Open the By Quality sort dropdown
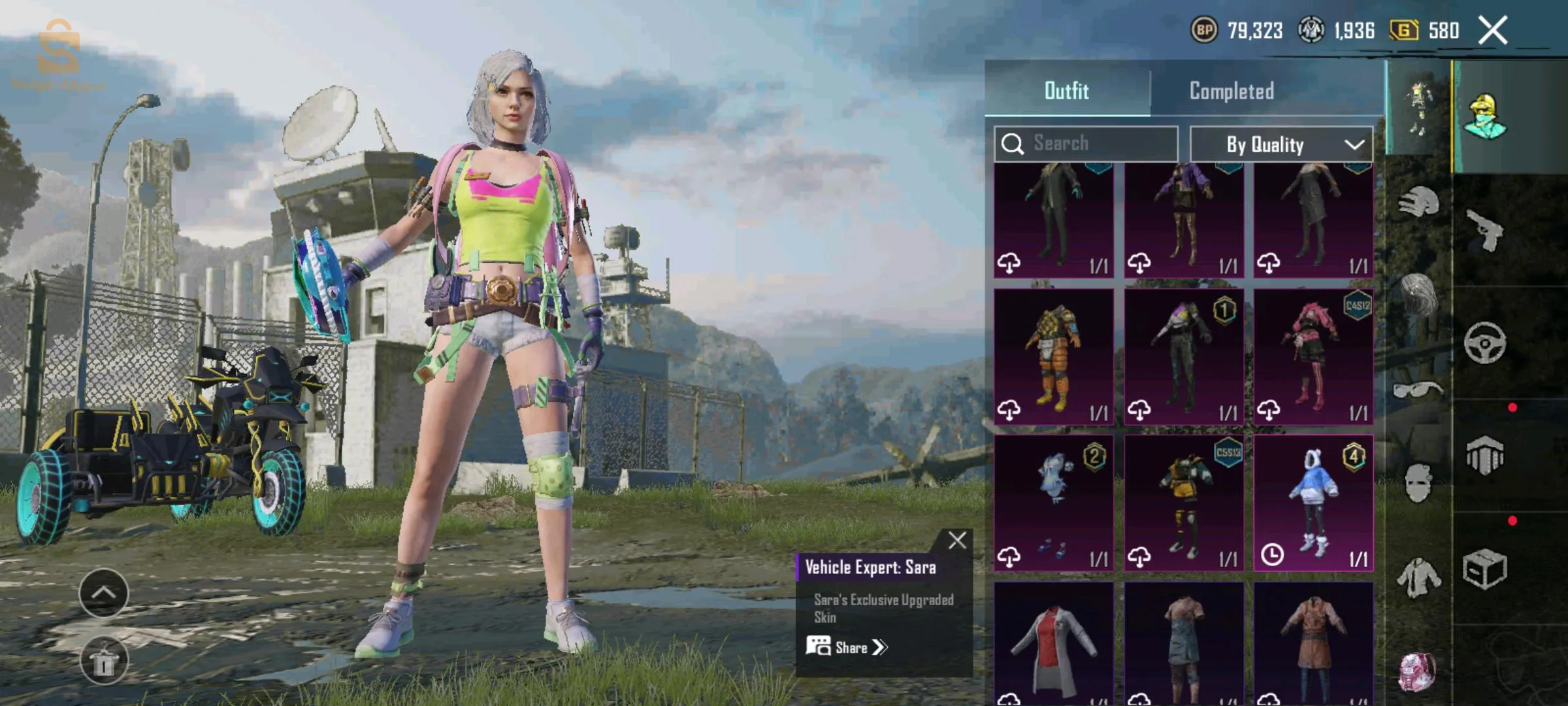This screenshot has height=706, width=1568. point(1281,144)
